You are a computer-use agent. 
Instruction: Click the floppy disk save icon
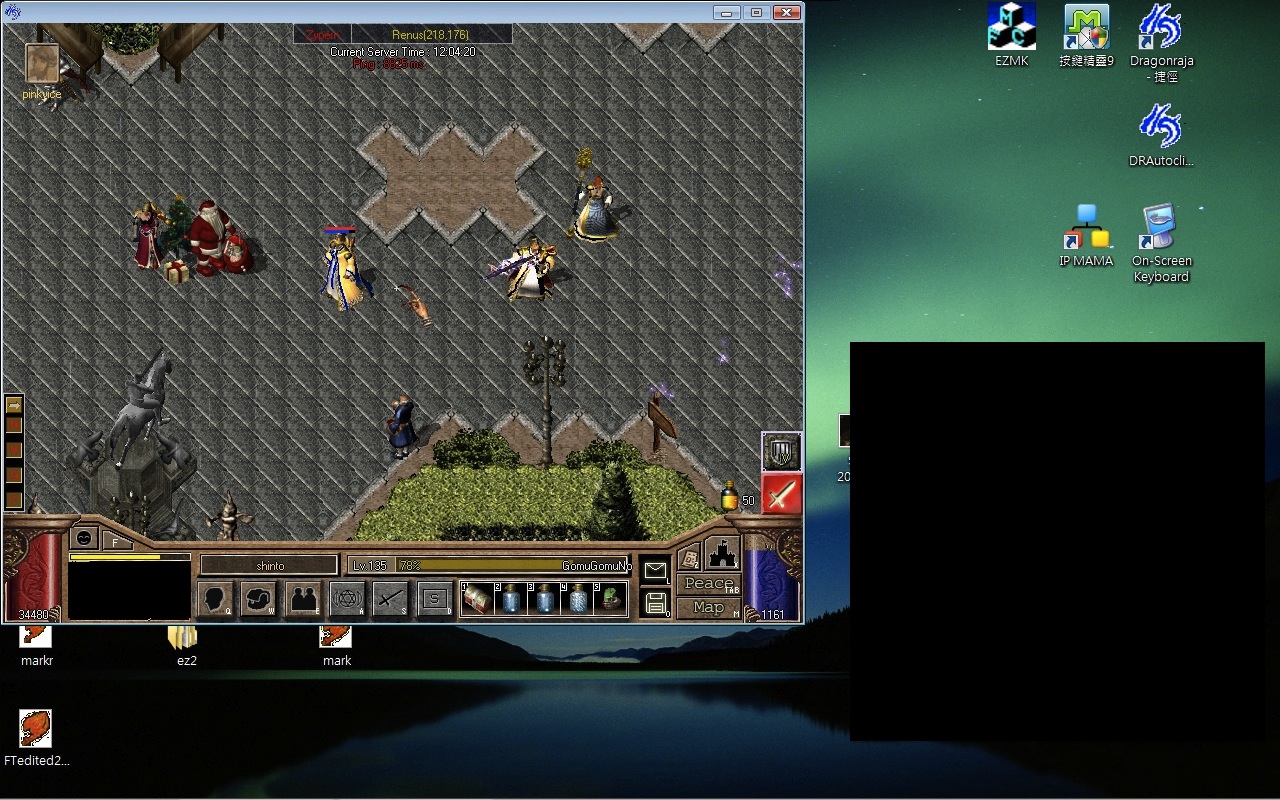[x=655, y=602]
